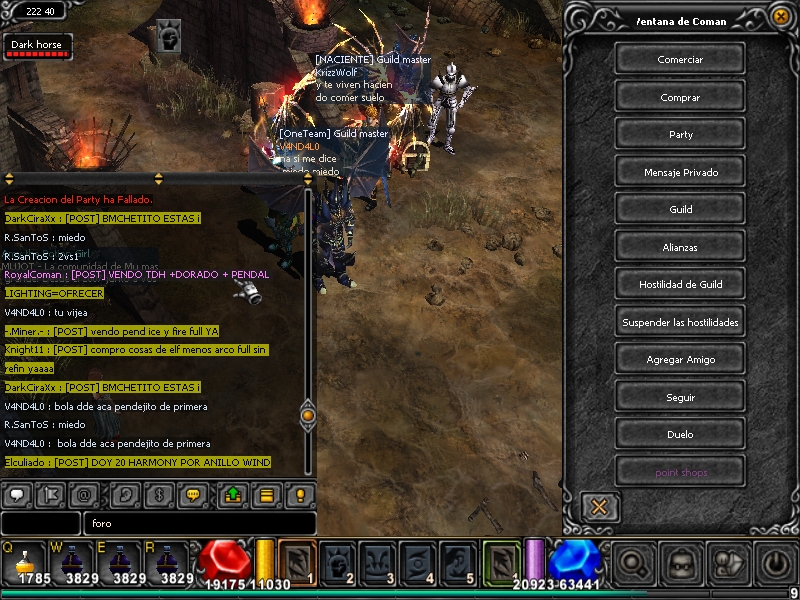Open the backpack inventory icon
Screen dimensions: 800x600
pos(683,564)
